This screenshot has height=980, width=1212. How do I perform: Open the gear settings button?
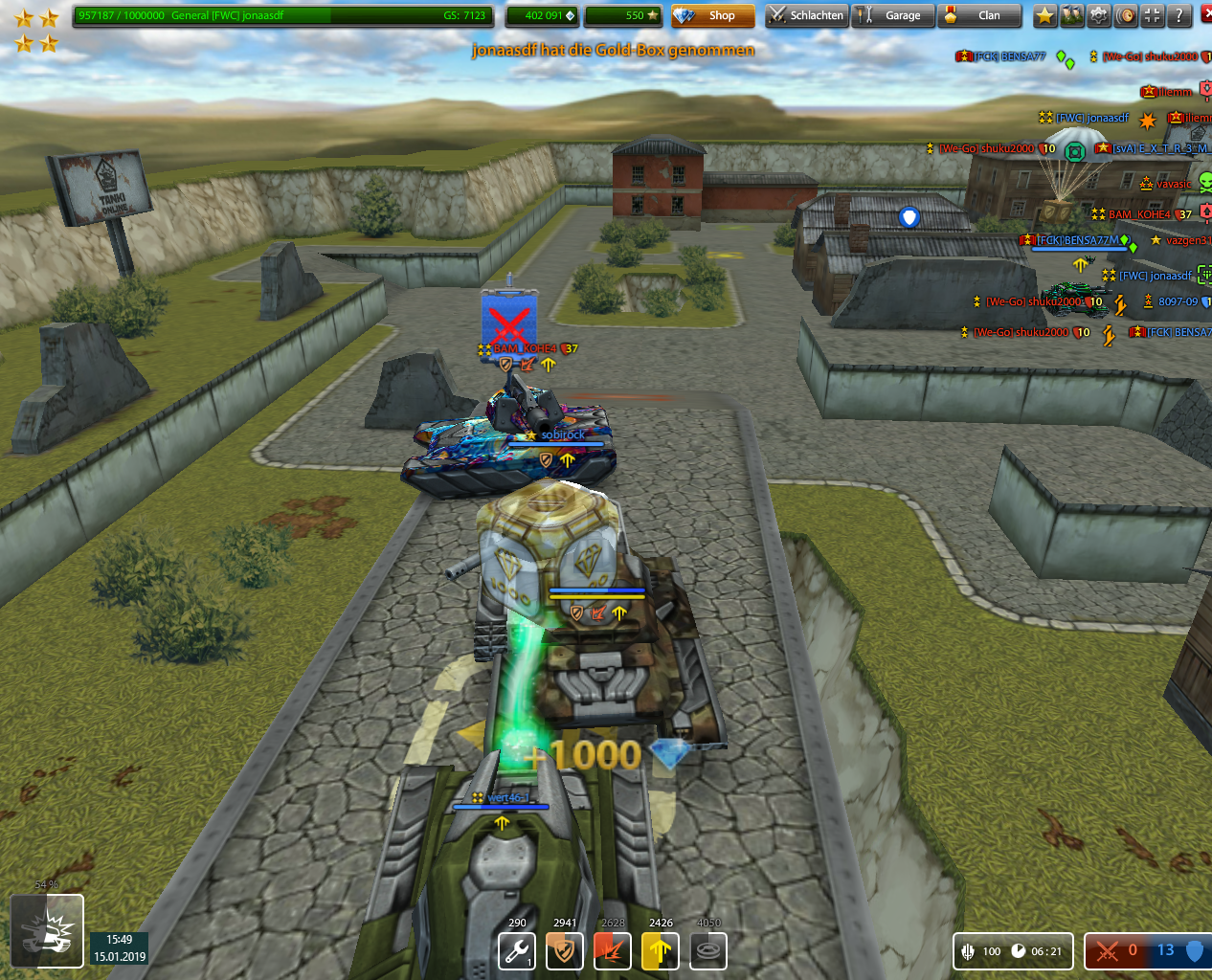(x=1099, y=15)
